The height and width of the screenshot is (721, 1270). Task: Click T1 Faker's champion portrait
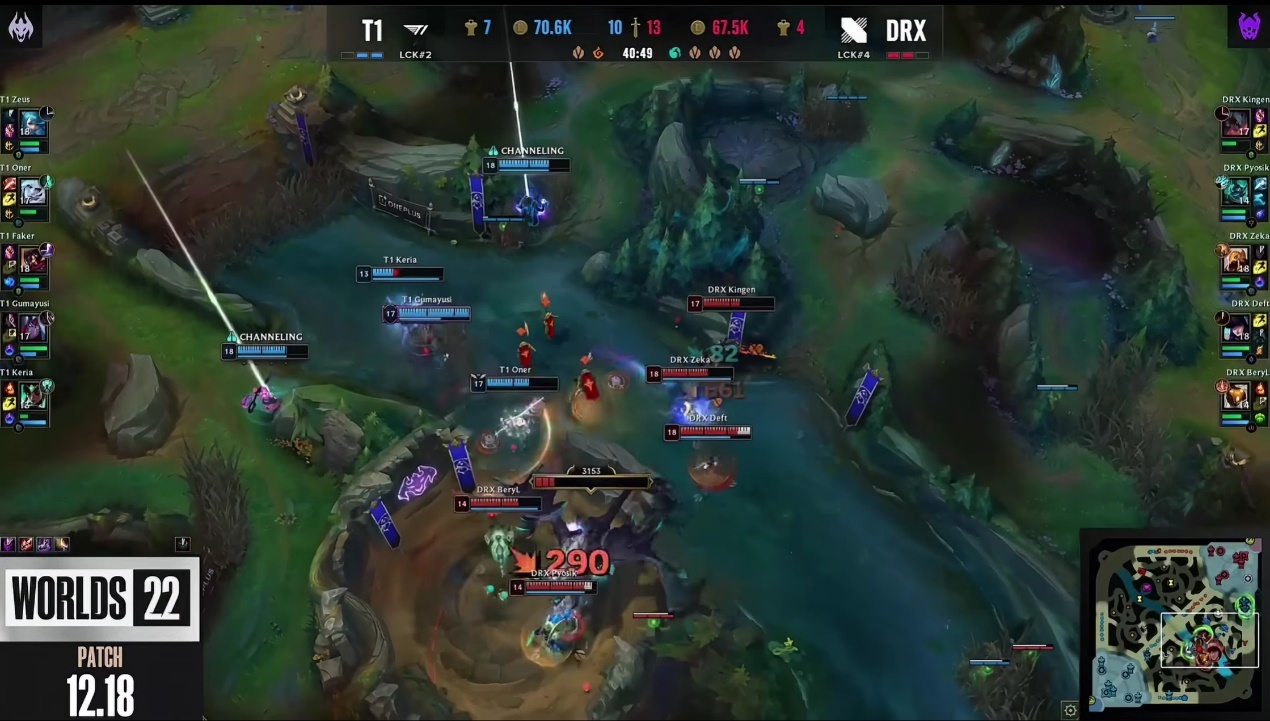pos(33,259)
